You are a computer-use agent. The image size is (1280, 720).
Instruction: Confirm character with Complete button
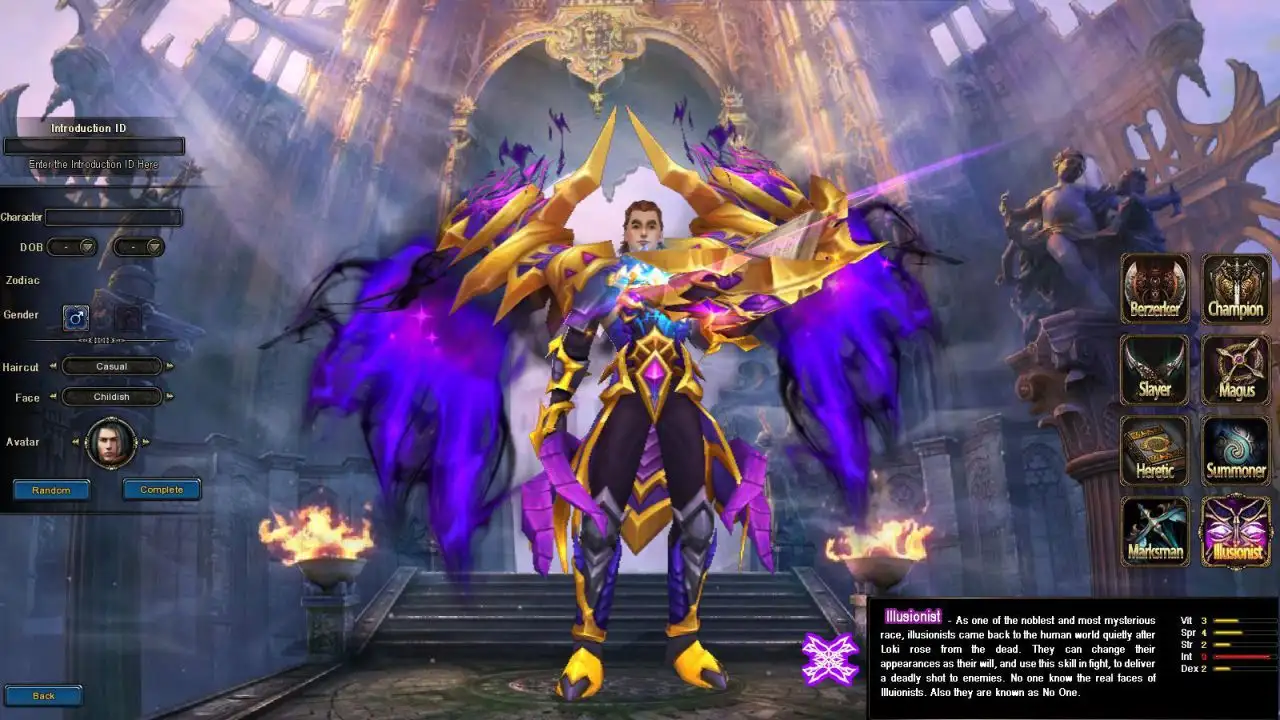pyautogui.click(x=161, y=490)
